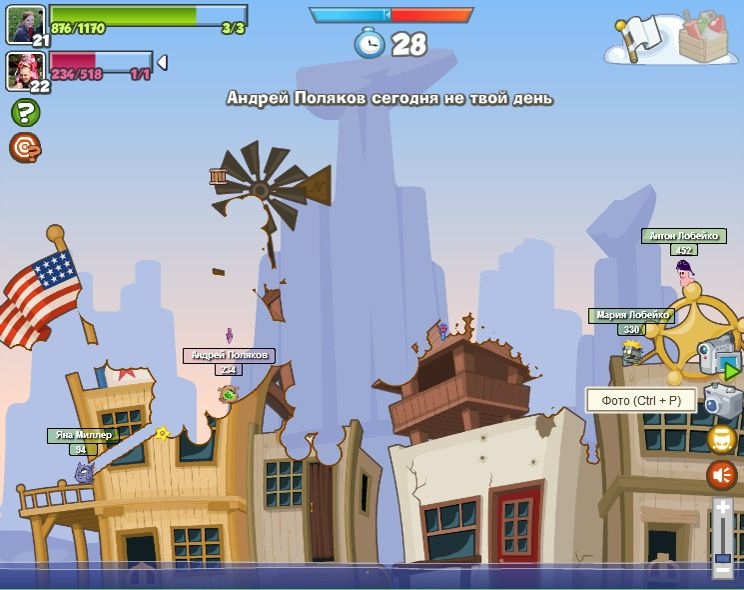Select the green team player avatar

[25, 24]
